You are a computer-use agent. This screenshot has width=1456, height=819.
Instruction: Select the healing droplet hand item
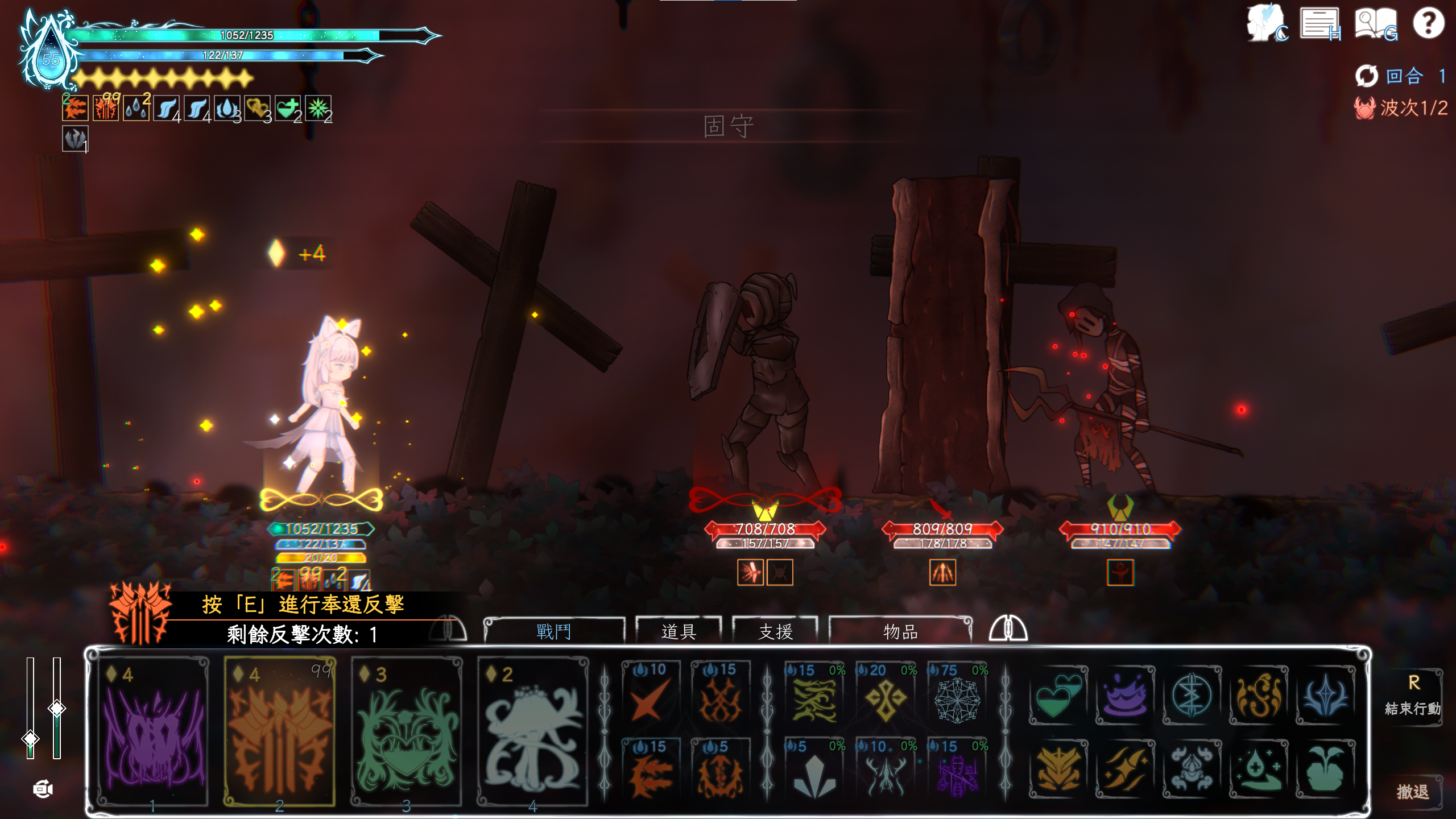point(1258,769)
